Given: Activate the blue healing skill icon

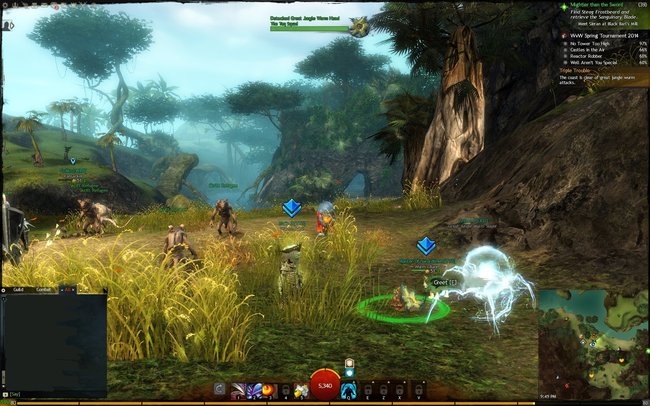Looking at the screenshot, I should (x=348, y=389).
